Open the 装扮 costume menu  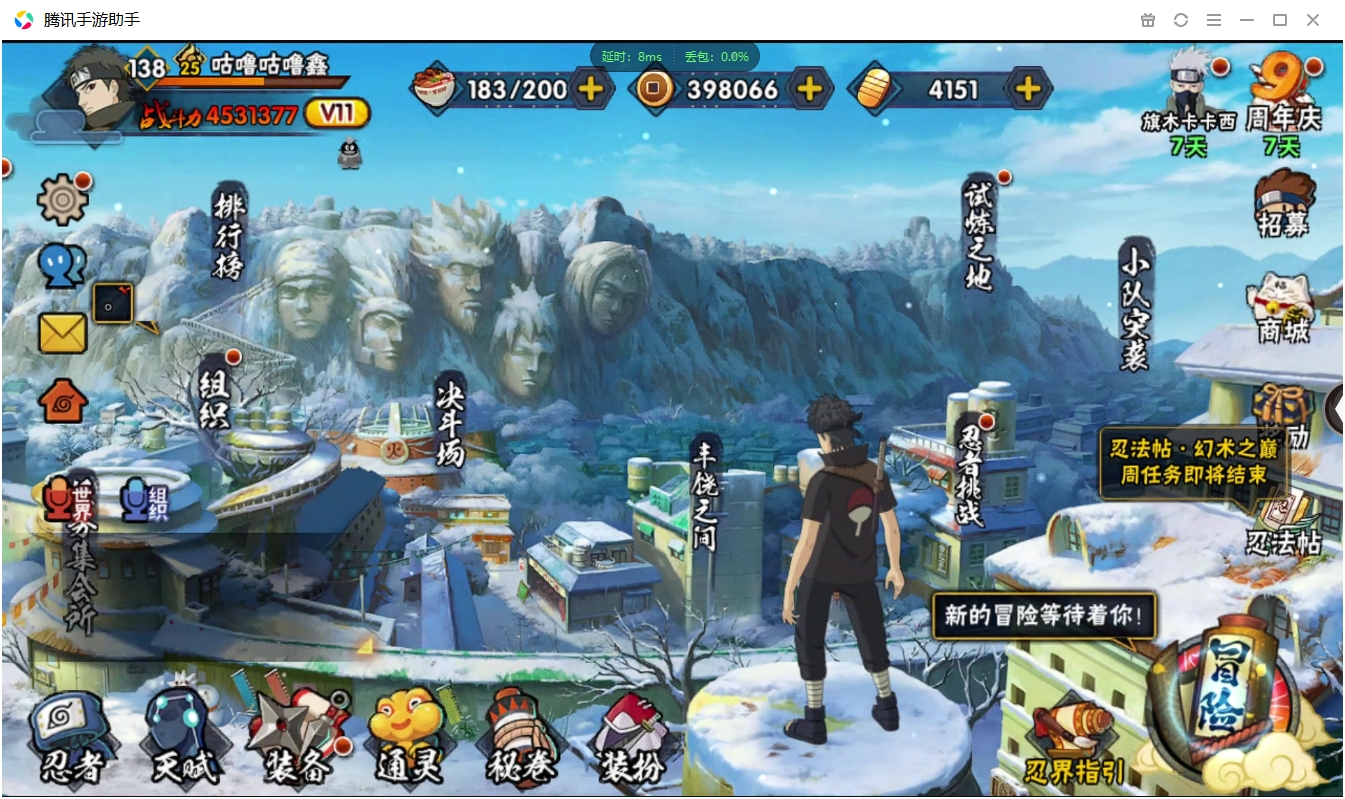[x=632, y=740]
